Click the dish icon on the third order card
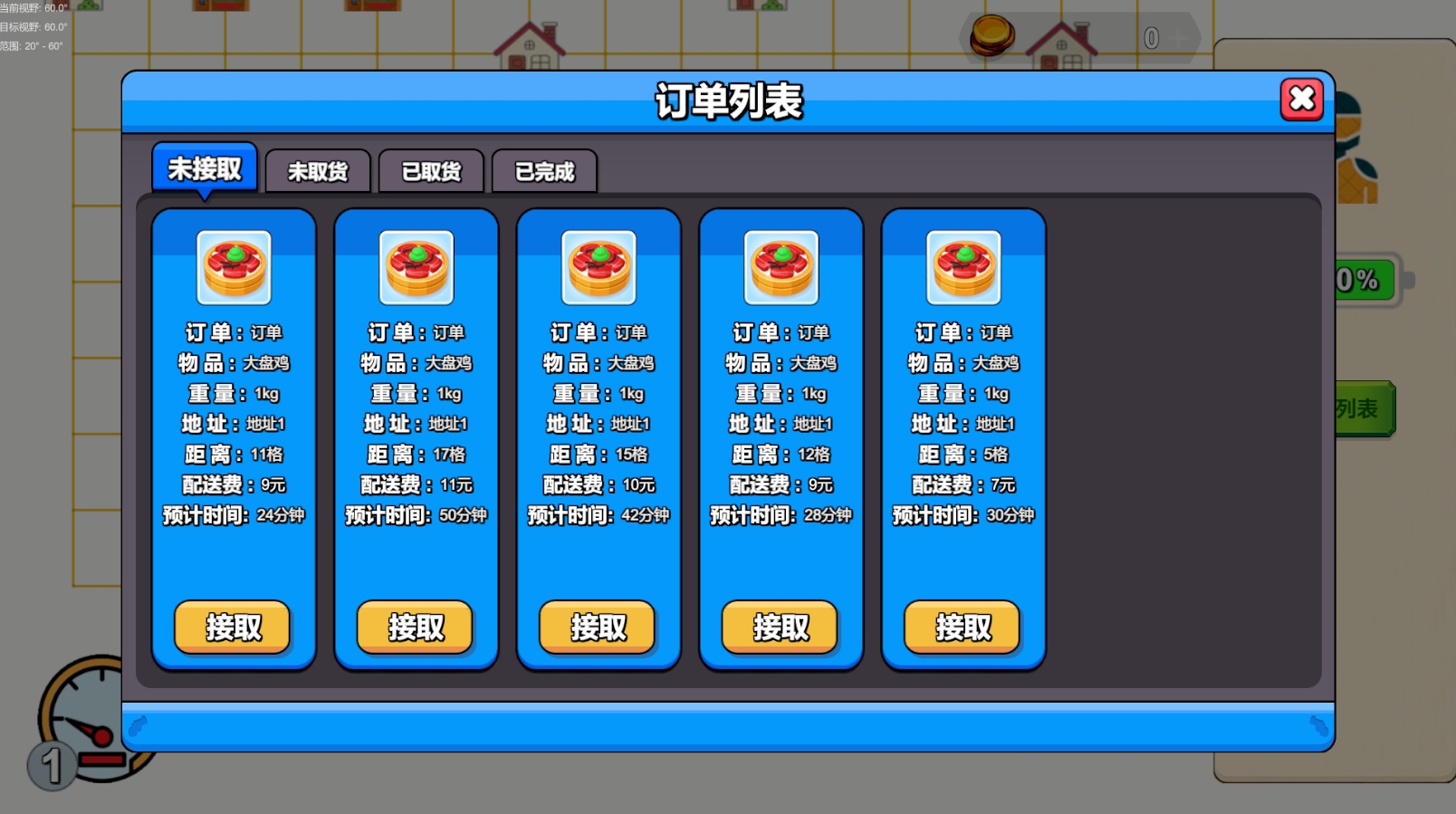The width and height of the screenshot is (1456, 814). point(599,268)
